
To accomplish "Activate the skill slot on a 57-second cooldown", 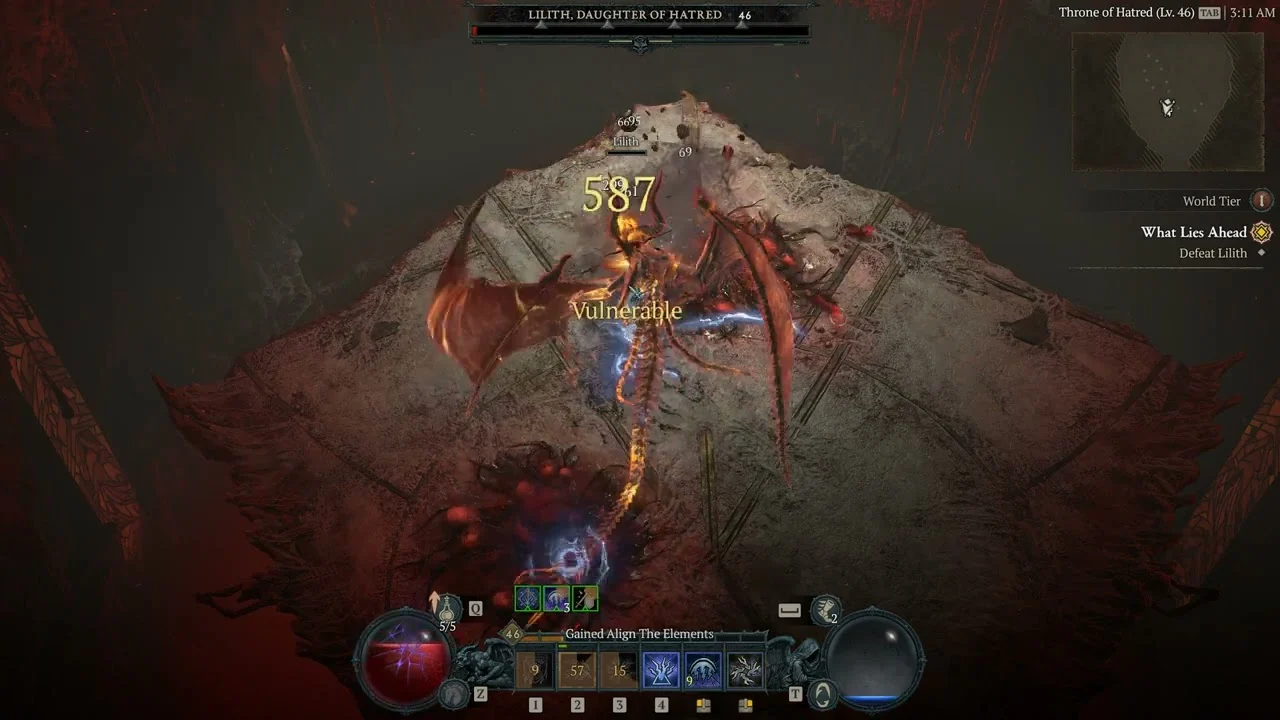I will [x=577, y=671].
